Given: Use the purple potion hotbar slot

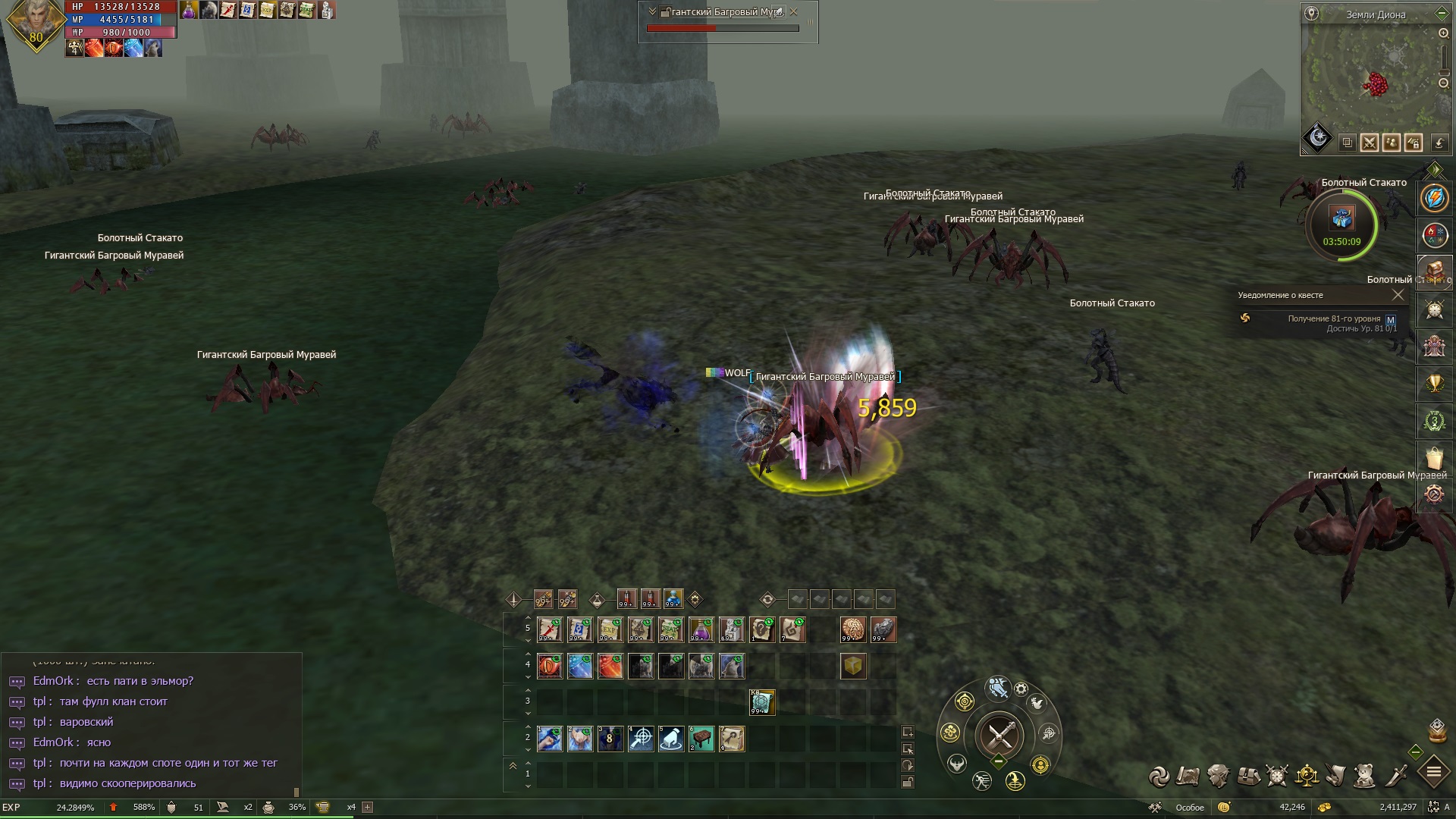Looking at the screenshot, I should pos(701,629).
